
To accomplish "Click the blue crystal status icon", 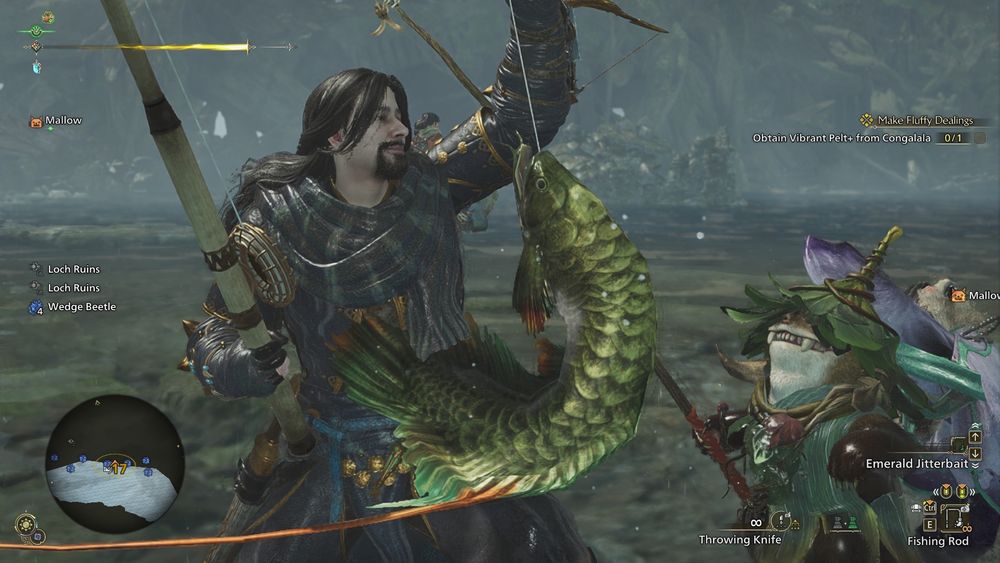I will click(x=37, y=68).
